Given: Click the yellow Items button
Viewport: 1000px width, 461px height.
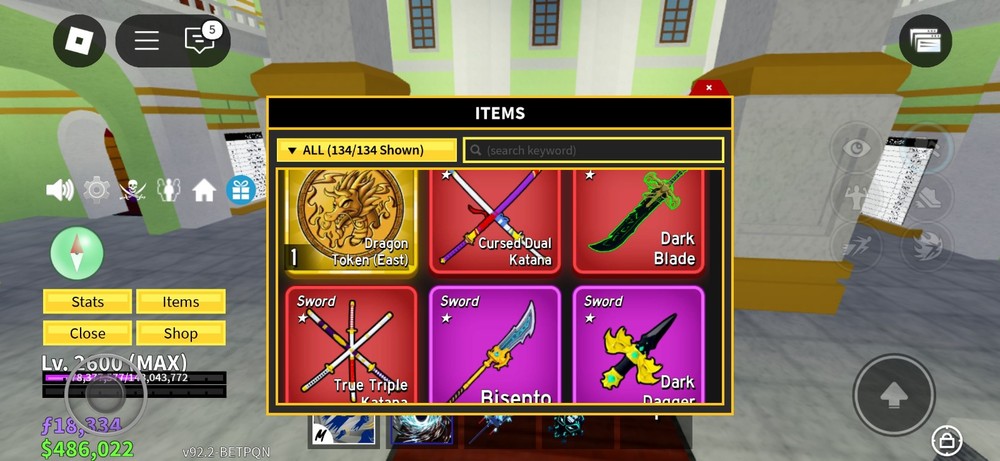Looking at the screenshot, I should pos(181,302).
